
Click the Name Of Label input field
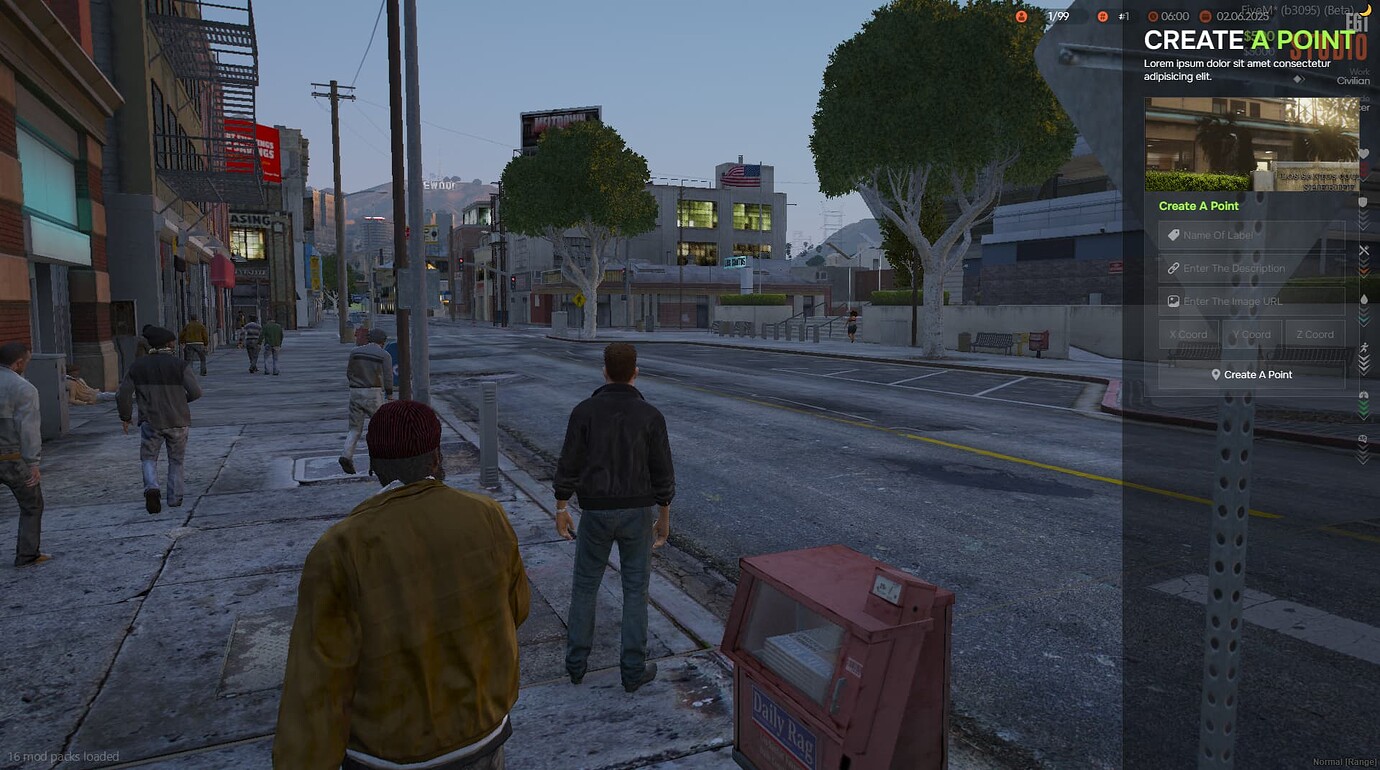pos(1252,235)
